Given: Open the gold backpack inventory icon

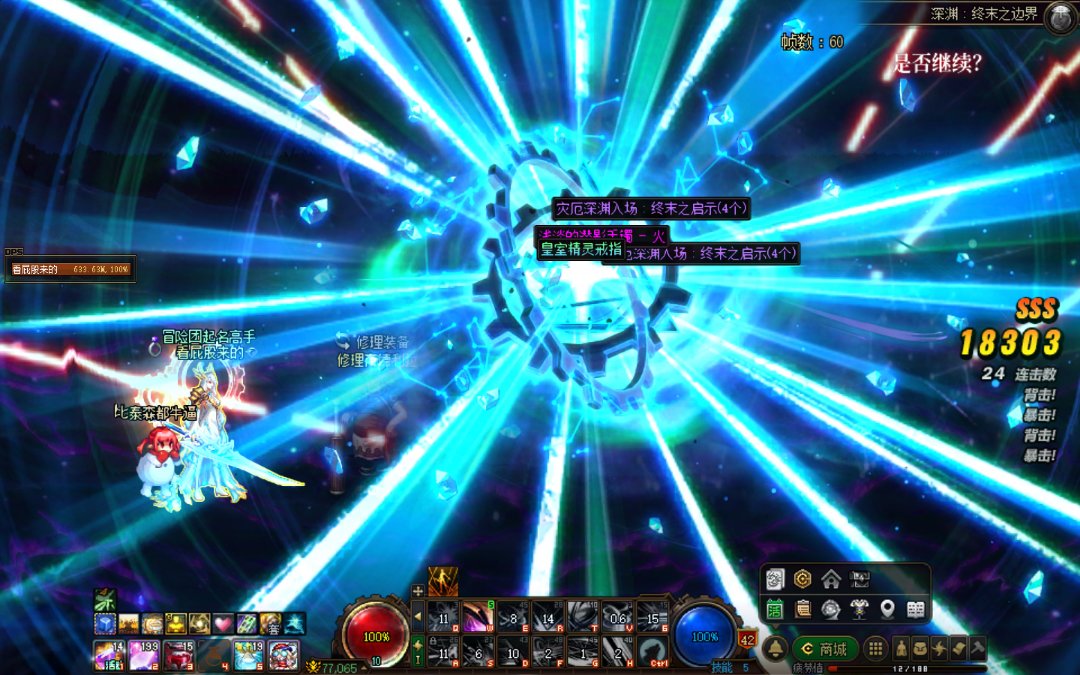Looking at the screenshot, I should (x=920, y=647).
